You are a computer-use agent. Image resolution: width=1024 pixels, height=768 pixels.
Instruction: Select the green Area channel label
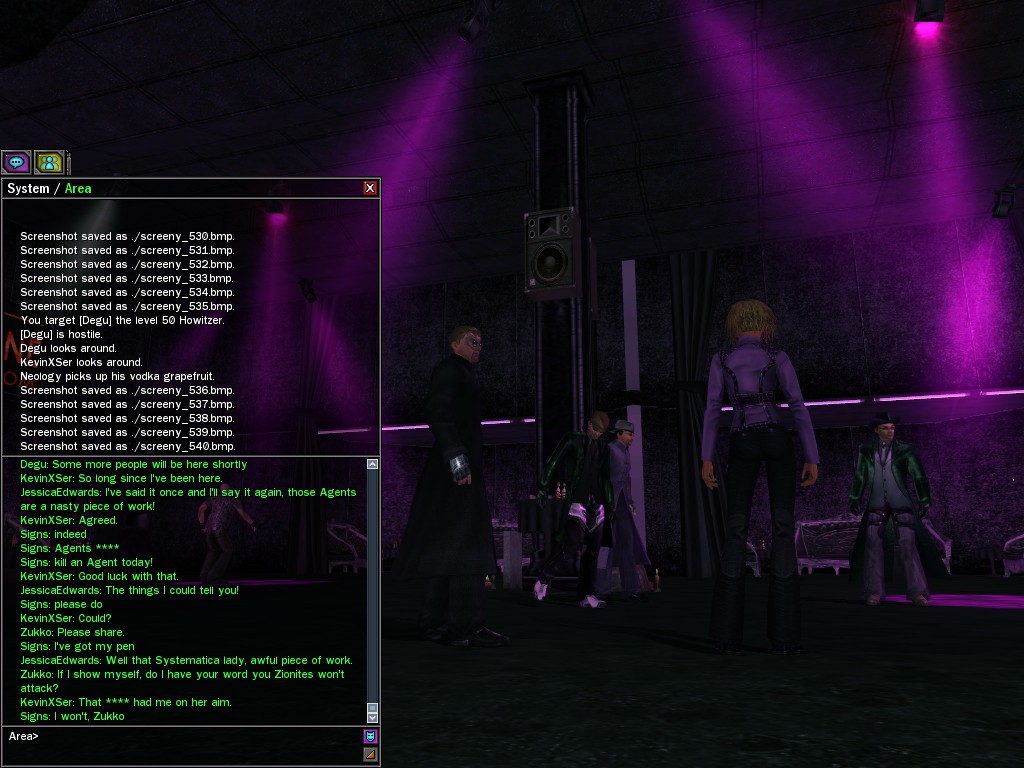(x=78, y=189)
